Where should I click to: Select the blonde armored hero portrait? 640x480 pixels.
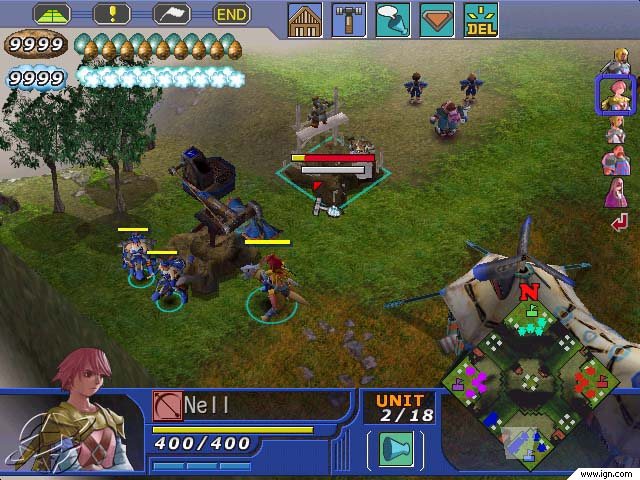point(615,62)
